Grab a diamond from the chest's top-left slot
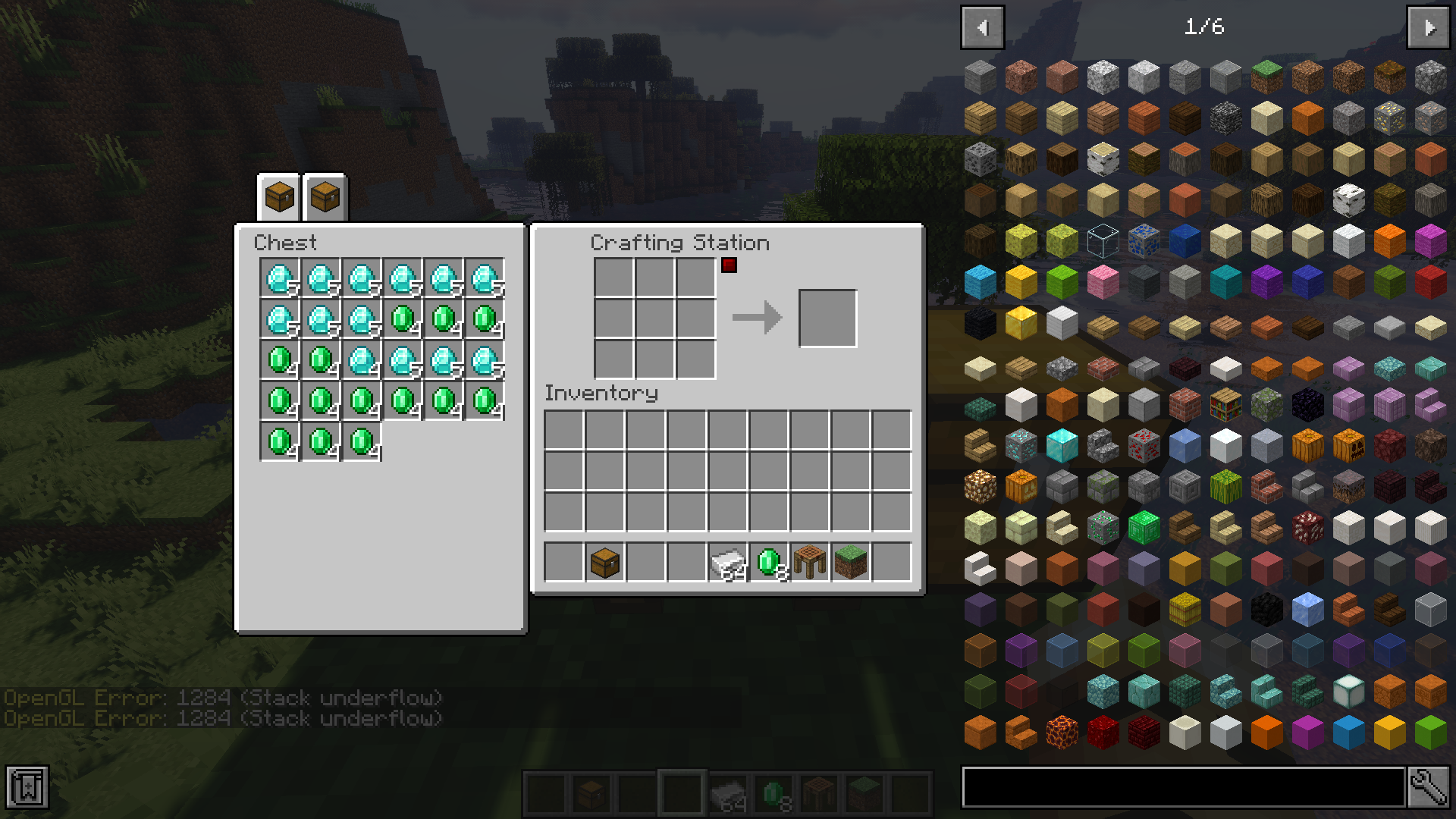Screen dimensions: 1456x819 pyautogui.click(x=281, y=278)
